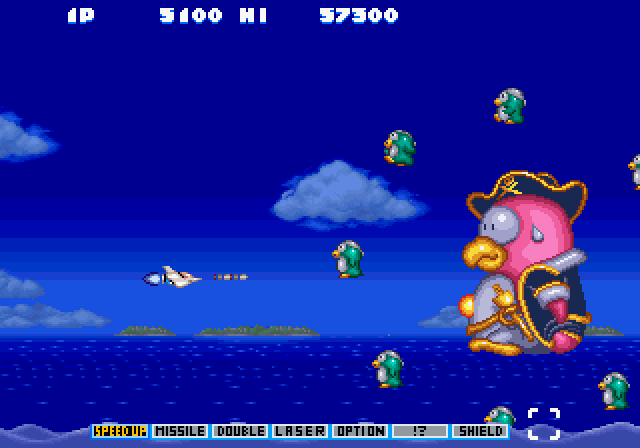Activate the DOUBLE power-up slot
The width and height of the screenshot is (640, 448).
point(240,431)
